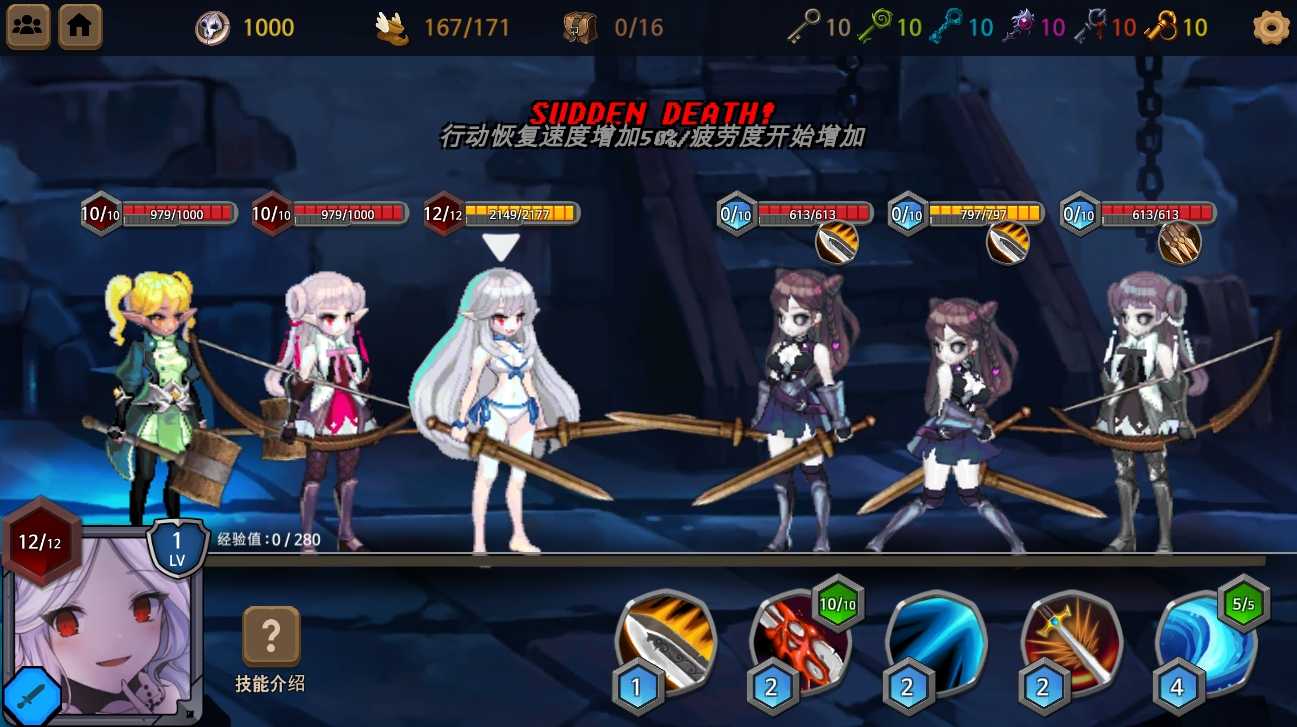
Task: Click the skull emblem next to 1000 currency
Action: click(211, 26)
